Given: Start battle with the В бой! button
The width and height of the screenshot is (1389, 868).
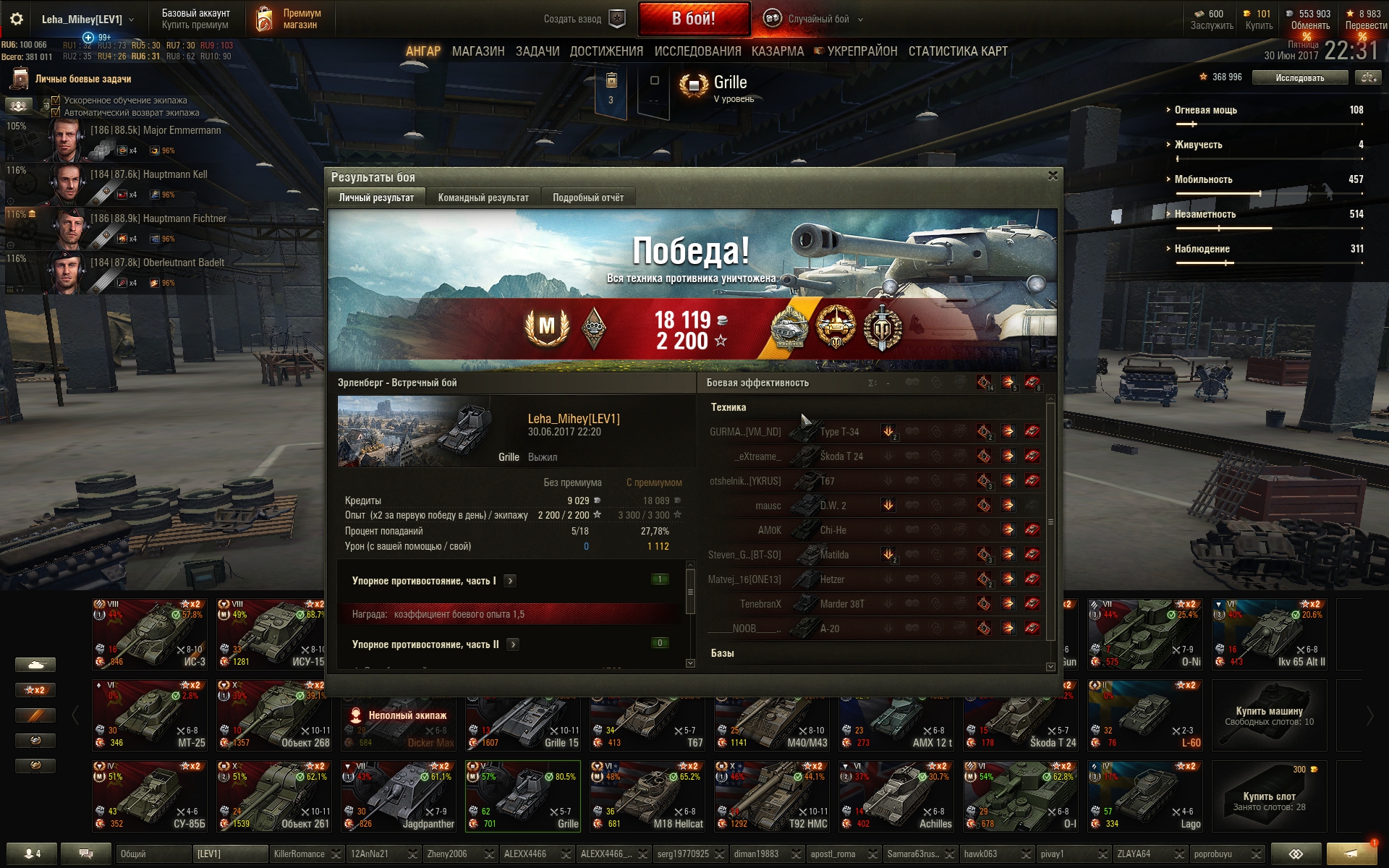Looking at the screenshot, I should [693, 19].
